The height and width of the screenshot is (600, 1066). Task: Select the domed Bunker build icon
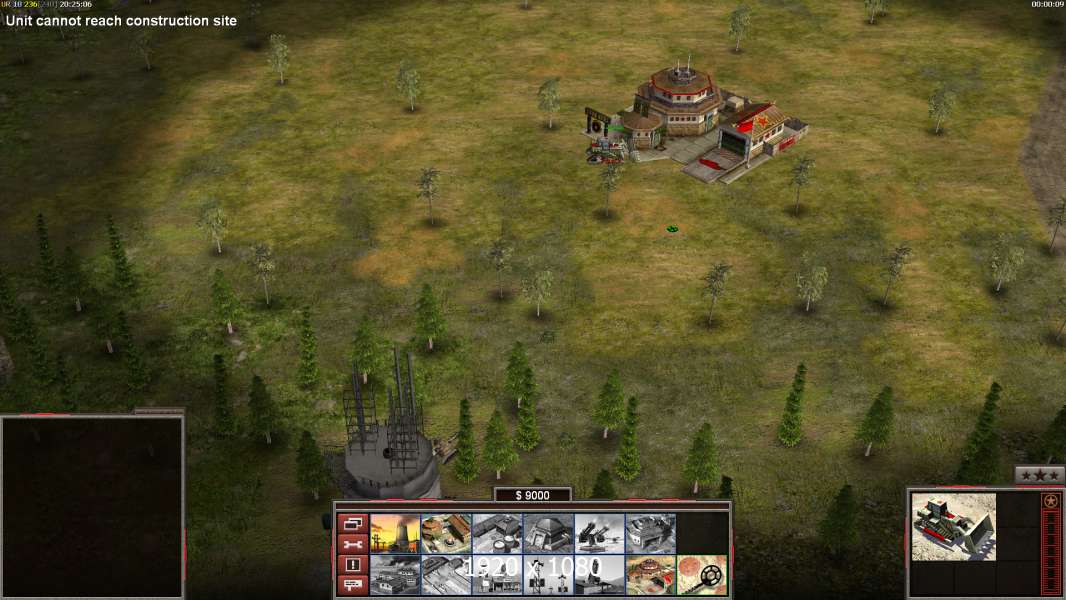pyautogui.click(x=548, y=534)
